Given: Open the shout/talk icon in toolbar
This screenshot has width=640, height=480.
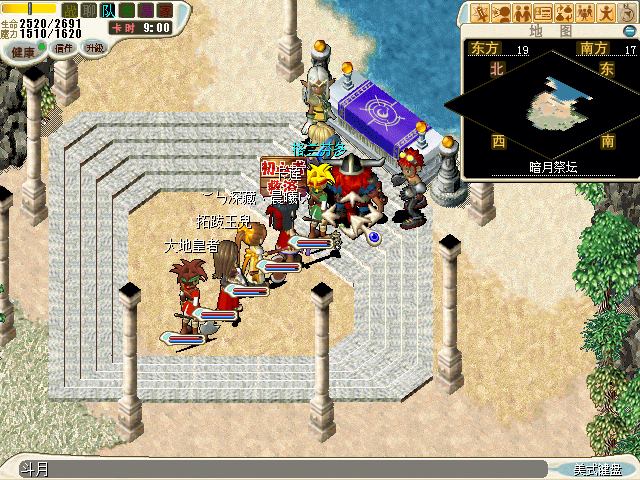Looking at the screenshot, I should (502, 13).
